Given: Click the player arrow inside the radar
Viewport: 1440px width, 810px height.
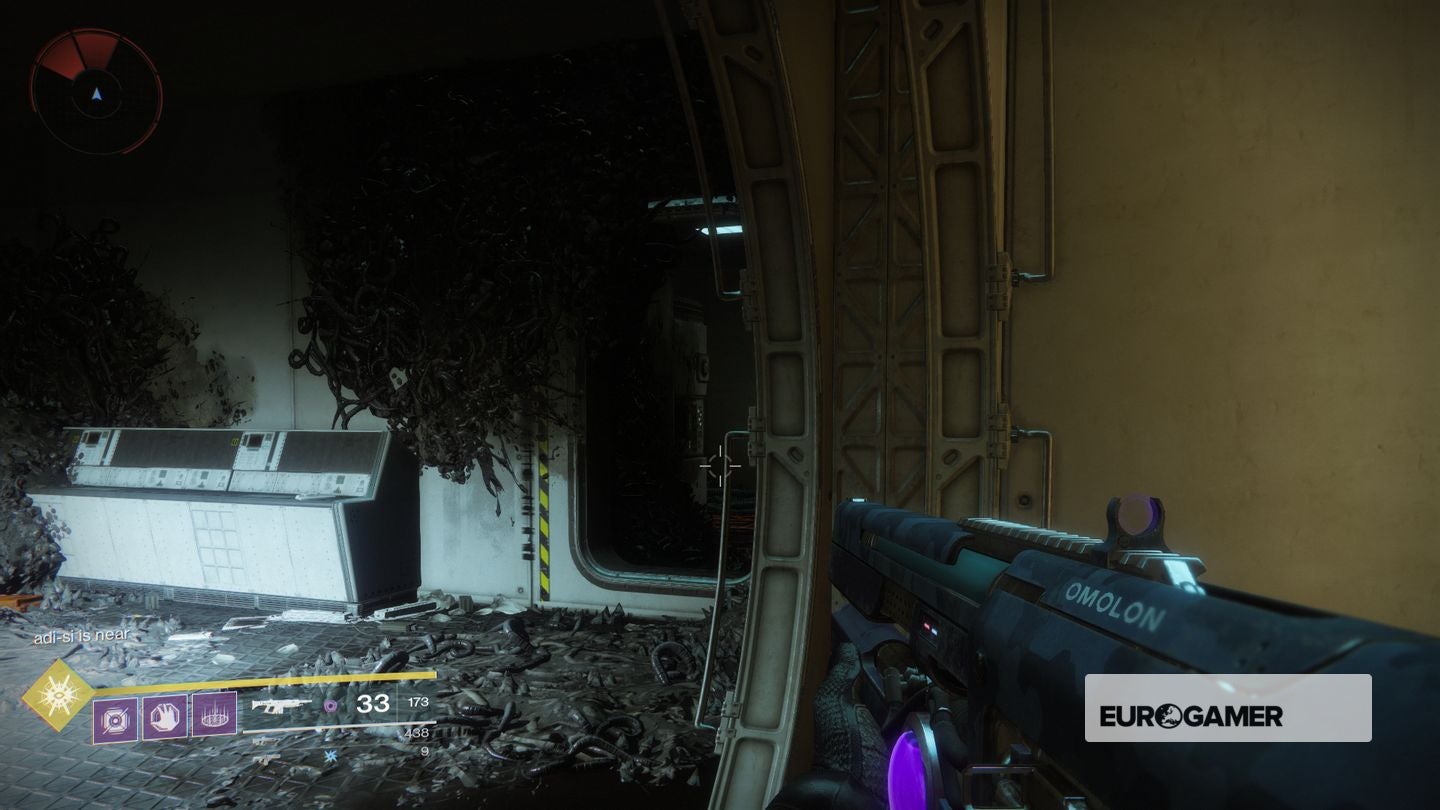Looking at the screenshot, I should pos(96,94).
